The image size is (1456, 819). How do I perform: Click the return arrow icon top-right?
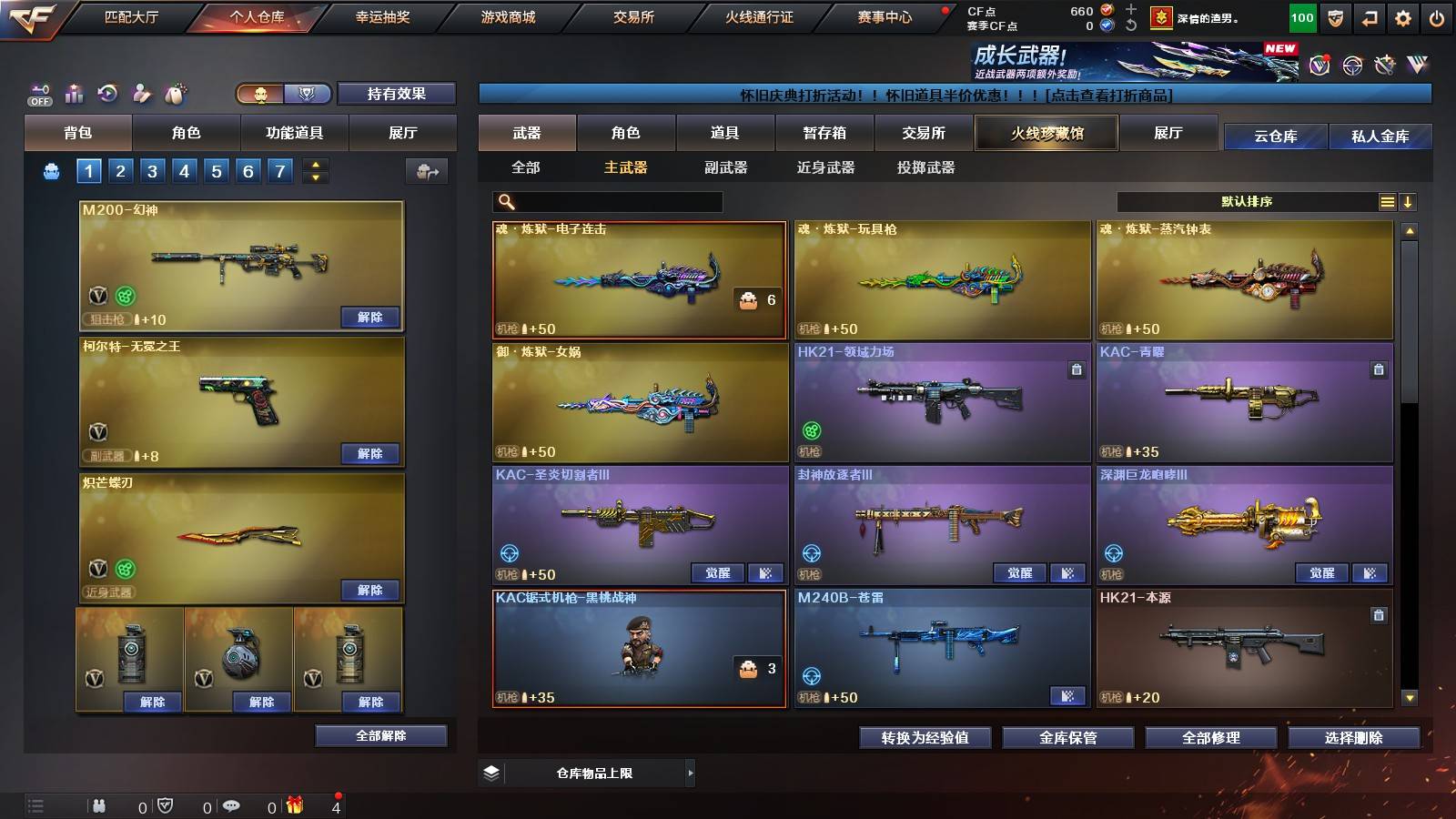coord(1370,18)
